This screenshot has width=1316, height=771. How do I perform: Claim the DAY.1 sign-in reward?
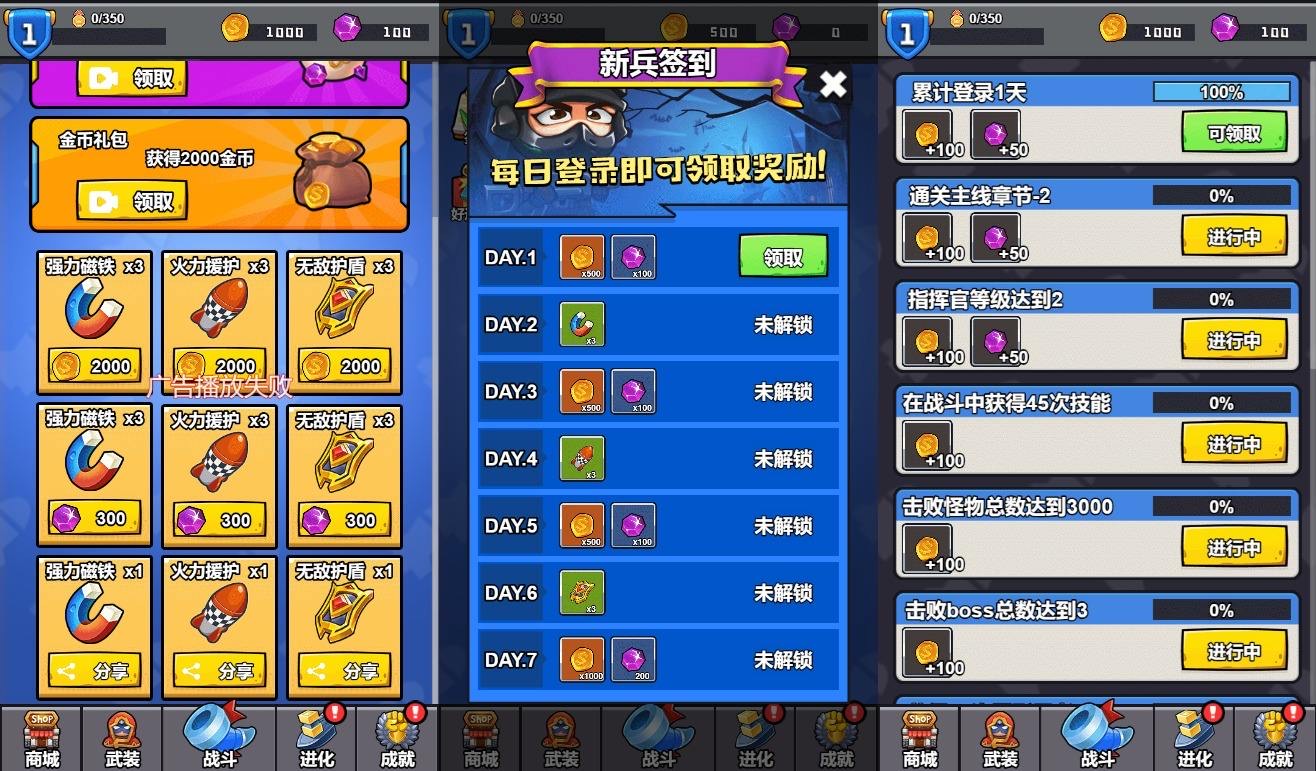tap(785, 257)
